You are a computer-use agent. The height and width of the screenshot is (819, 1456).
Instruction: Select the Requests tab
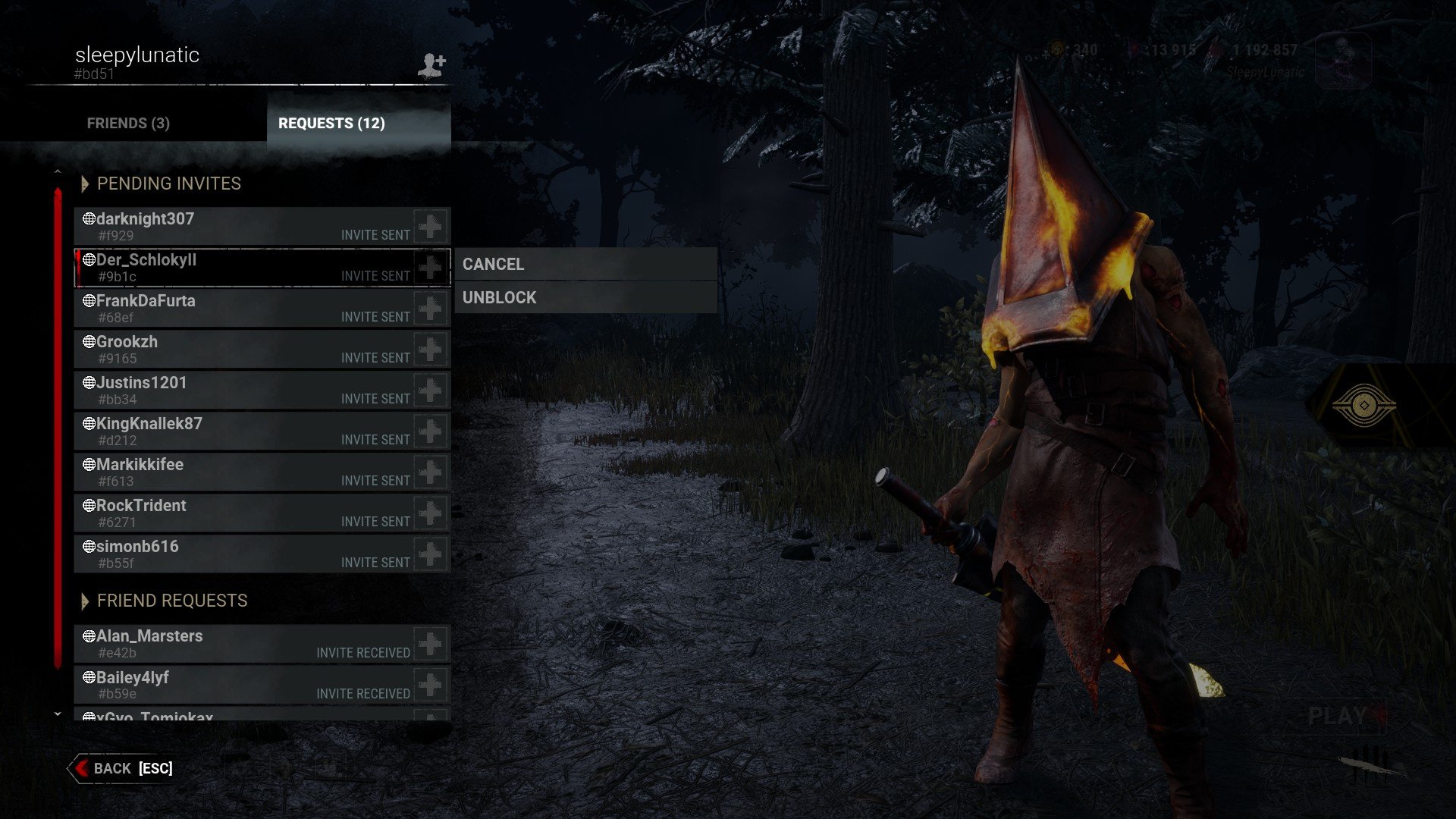(x=331, y=123)
